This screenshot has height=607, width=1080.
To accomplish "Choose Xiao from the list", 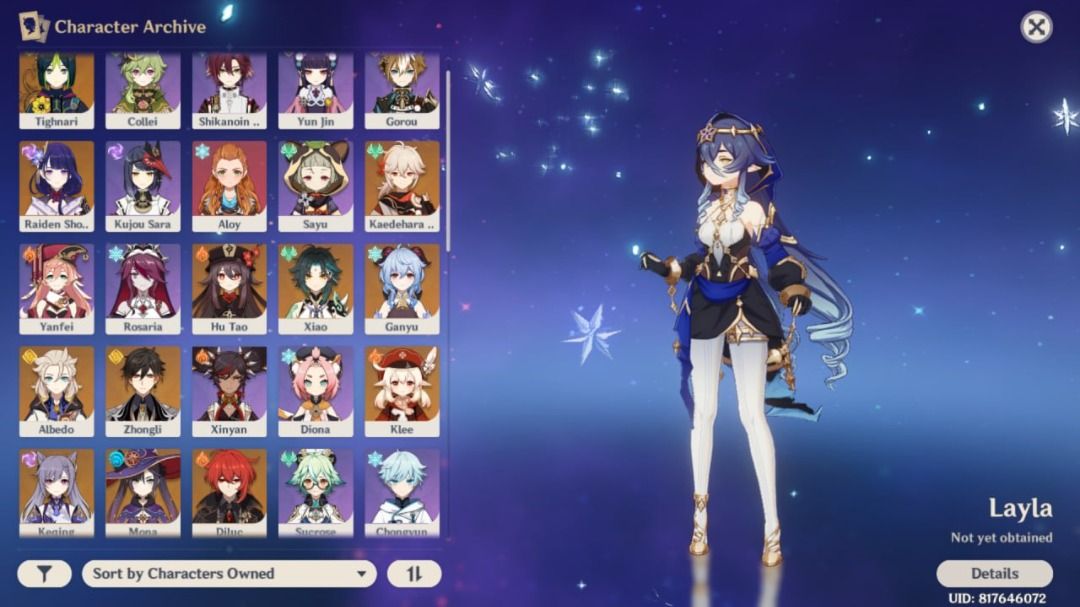I will [x=316, y=288].
